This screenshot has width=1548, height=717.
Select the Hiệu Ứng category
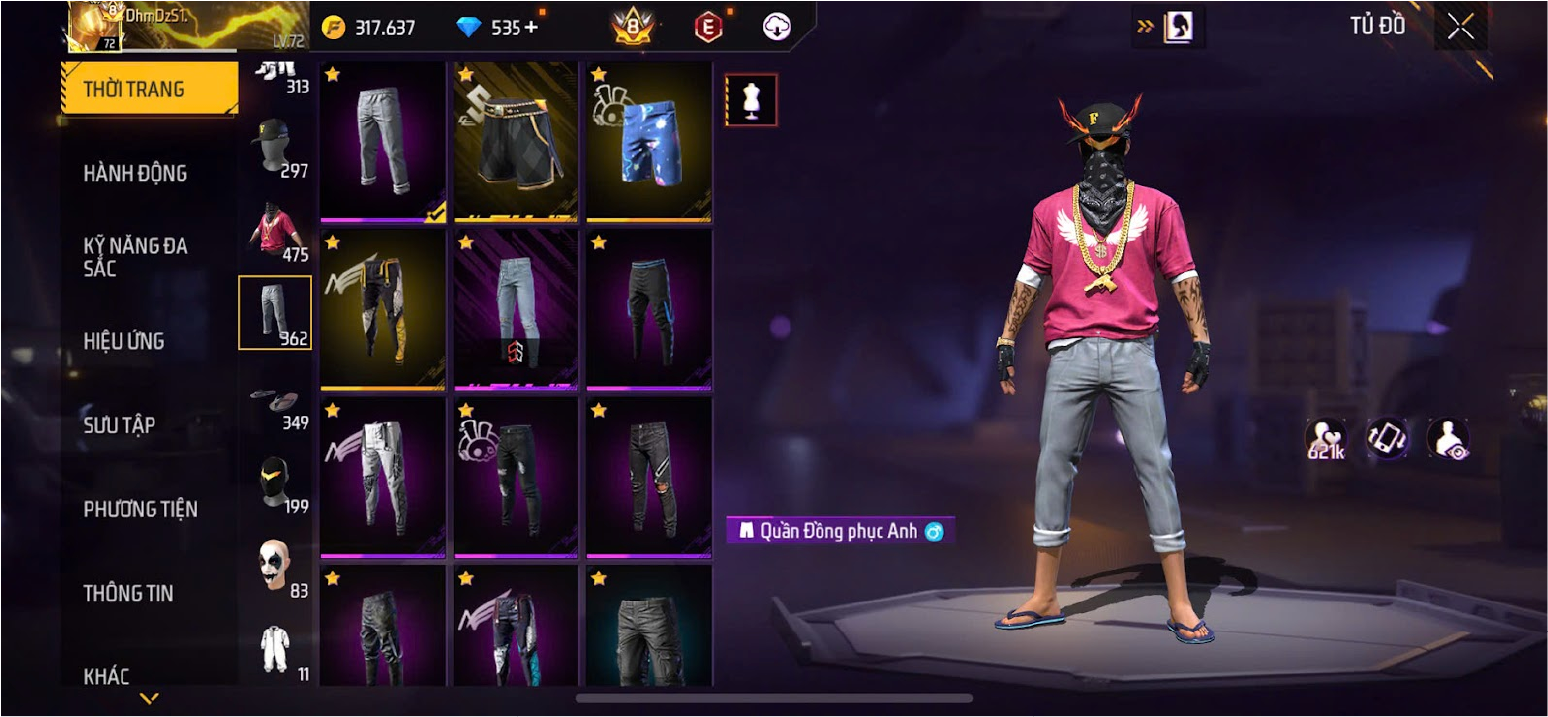pos(123,341)
